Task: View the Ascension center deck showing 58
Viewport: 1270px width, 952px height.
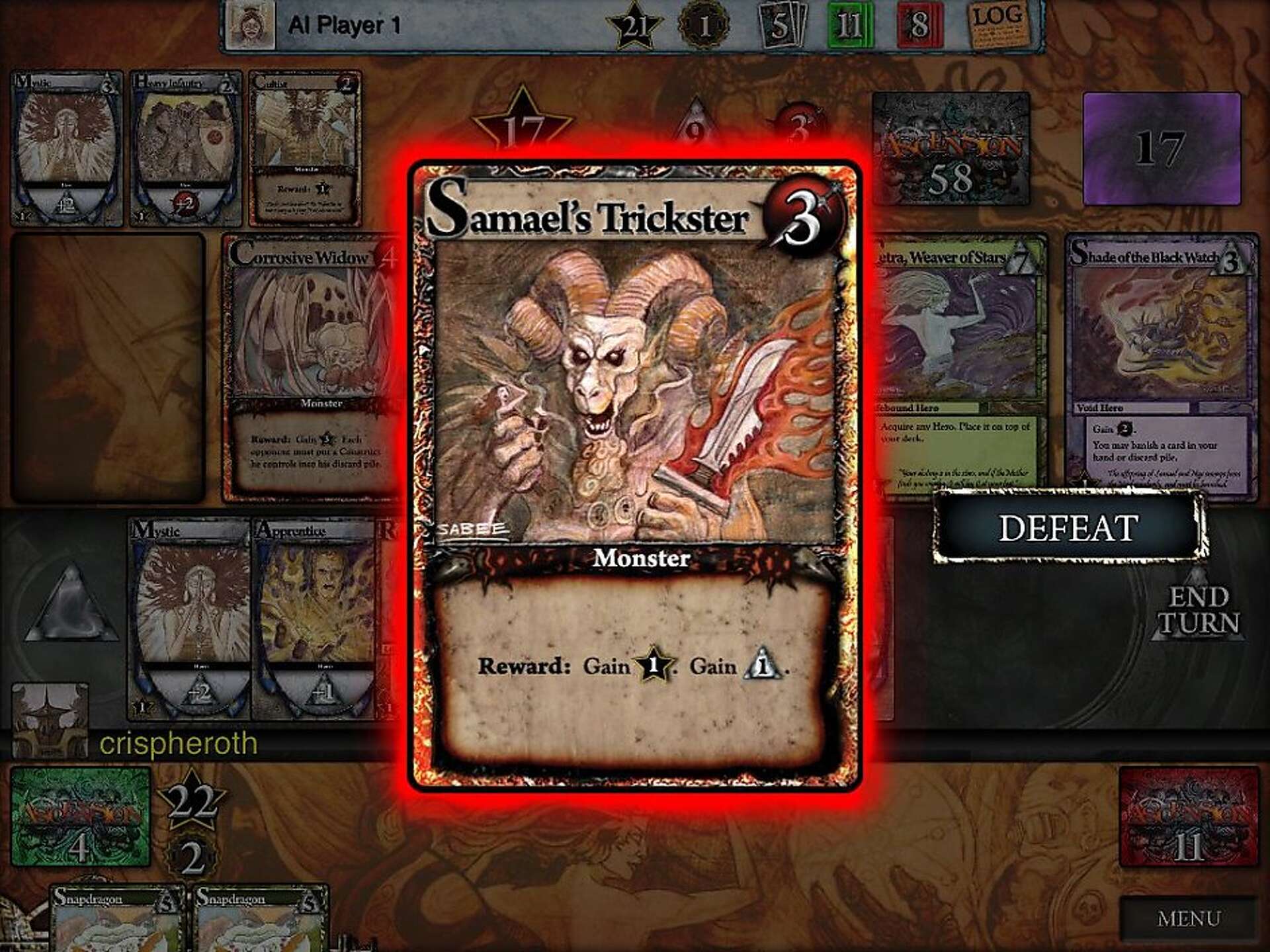Action: pyautogui.click(x=951, y=149)
